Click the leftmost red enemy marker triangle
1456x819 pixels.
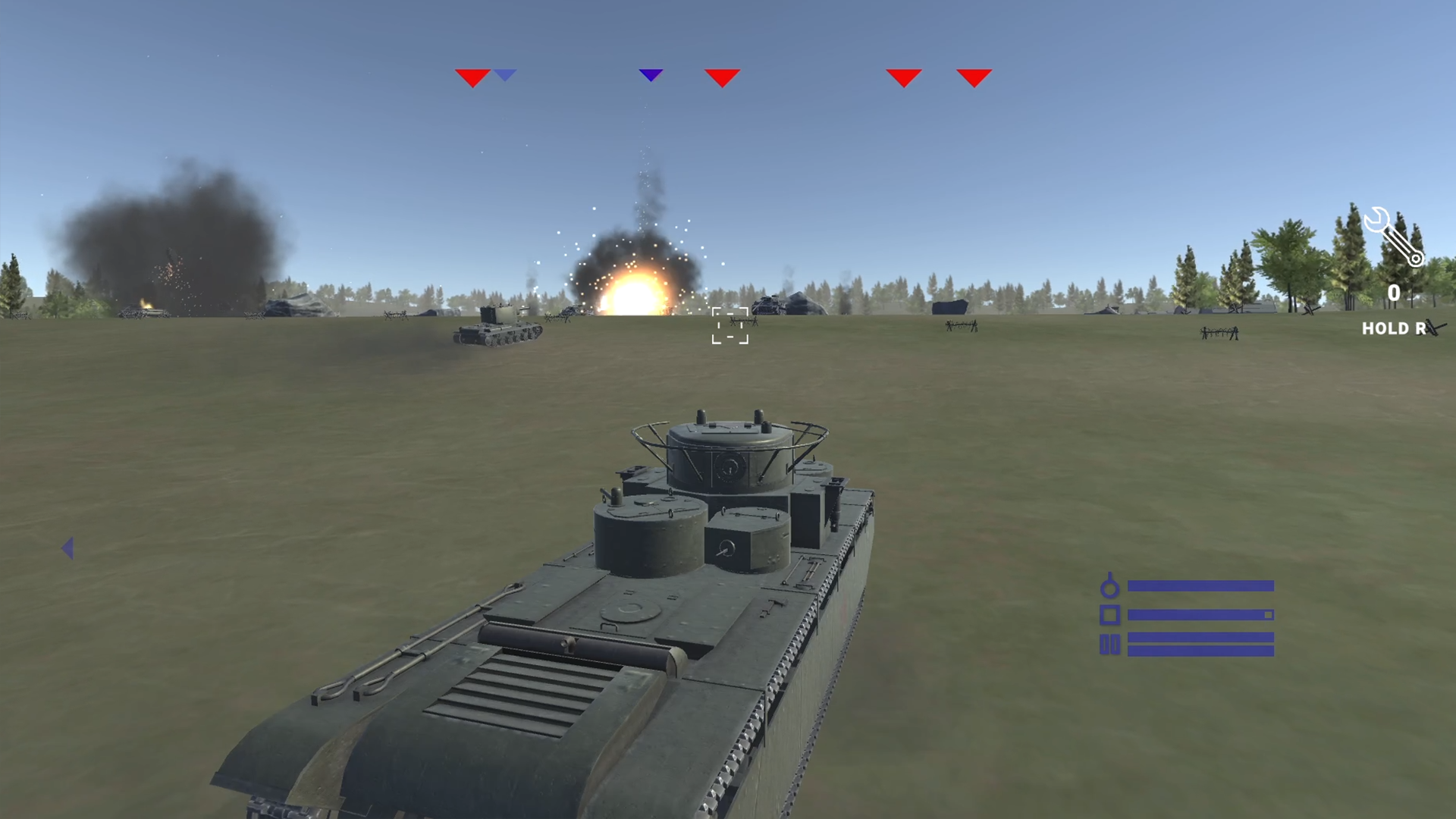(472, 76)
